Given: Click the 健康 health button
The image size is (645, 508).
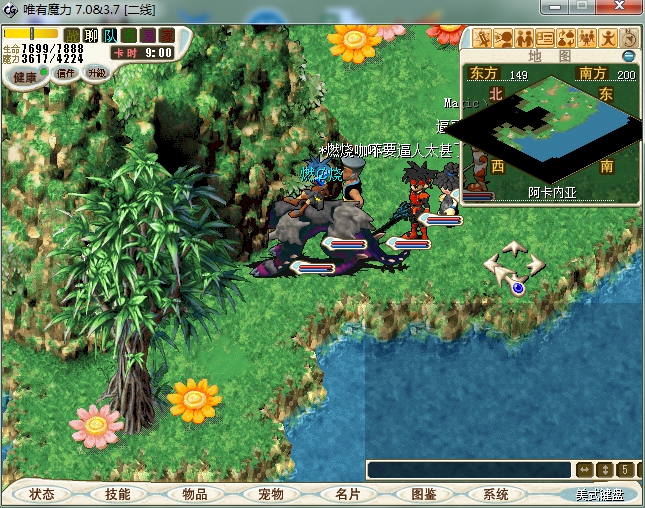Looking at the screenshot, I should coord(24,76).
